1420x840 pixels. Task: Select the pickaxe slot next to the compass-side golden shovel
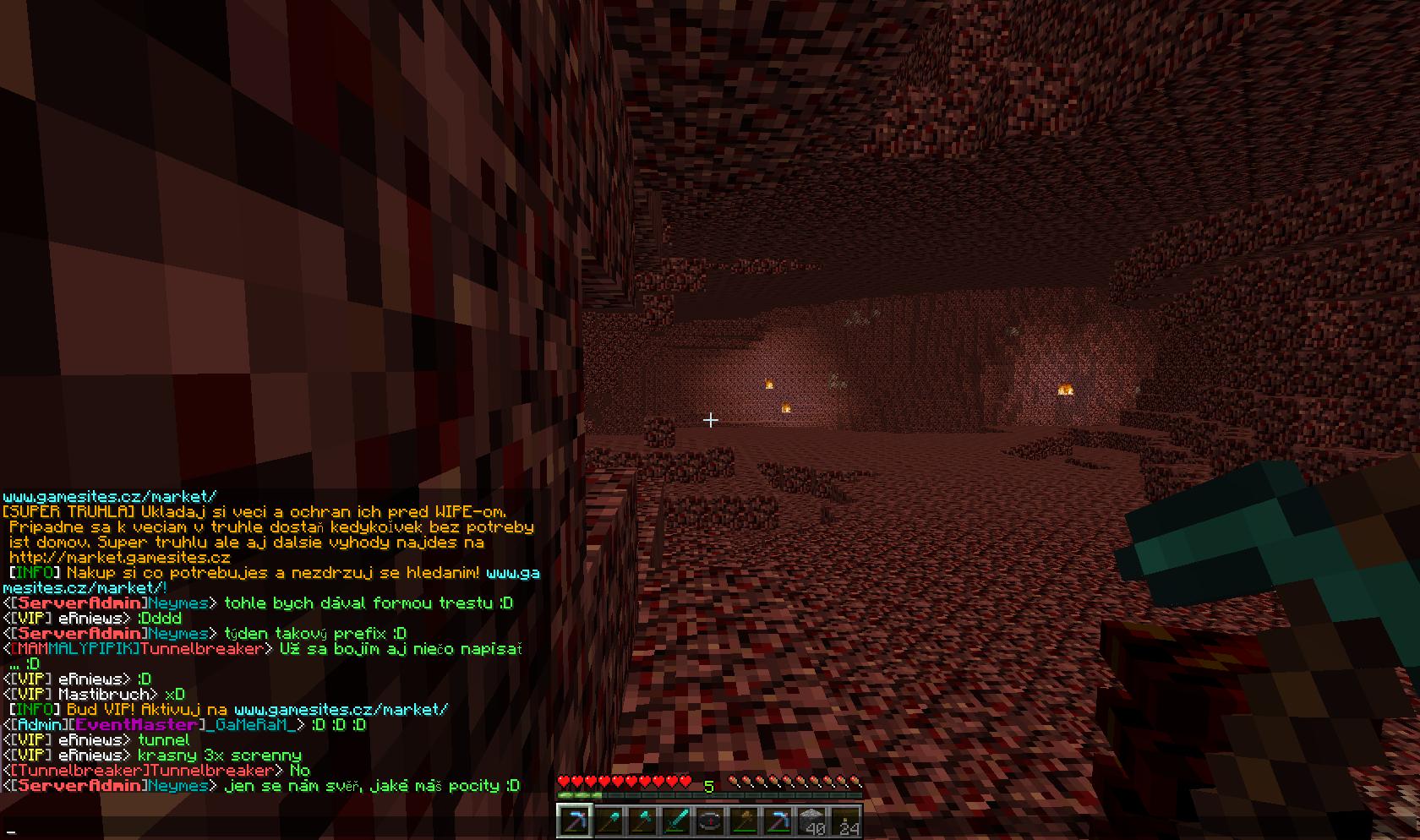pyautogui.click(x=778, y=821)
